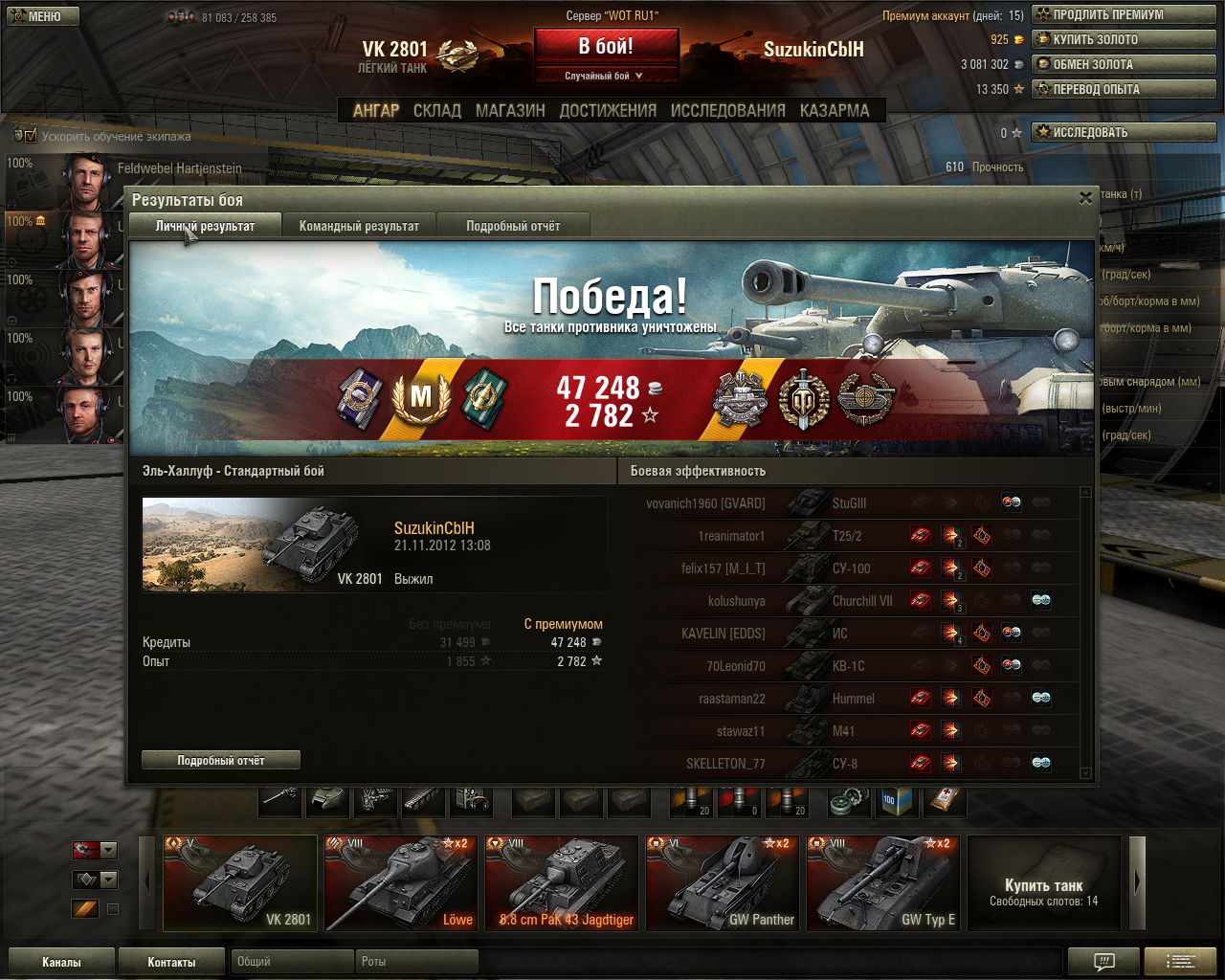
Task: Click ПРОДЛИТЬ ПРЕМИУМ button
Action: 1124,14
